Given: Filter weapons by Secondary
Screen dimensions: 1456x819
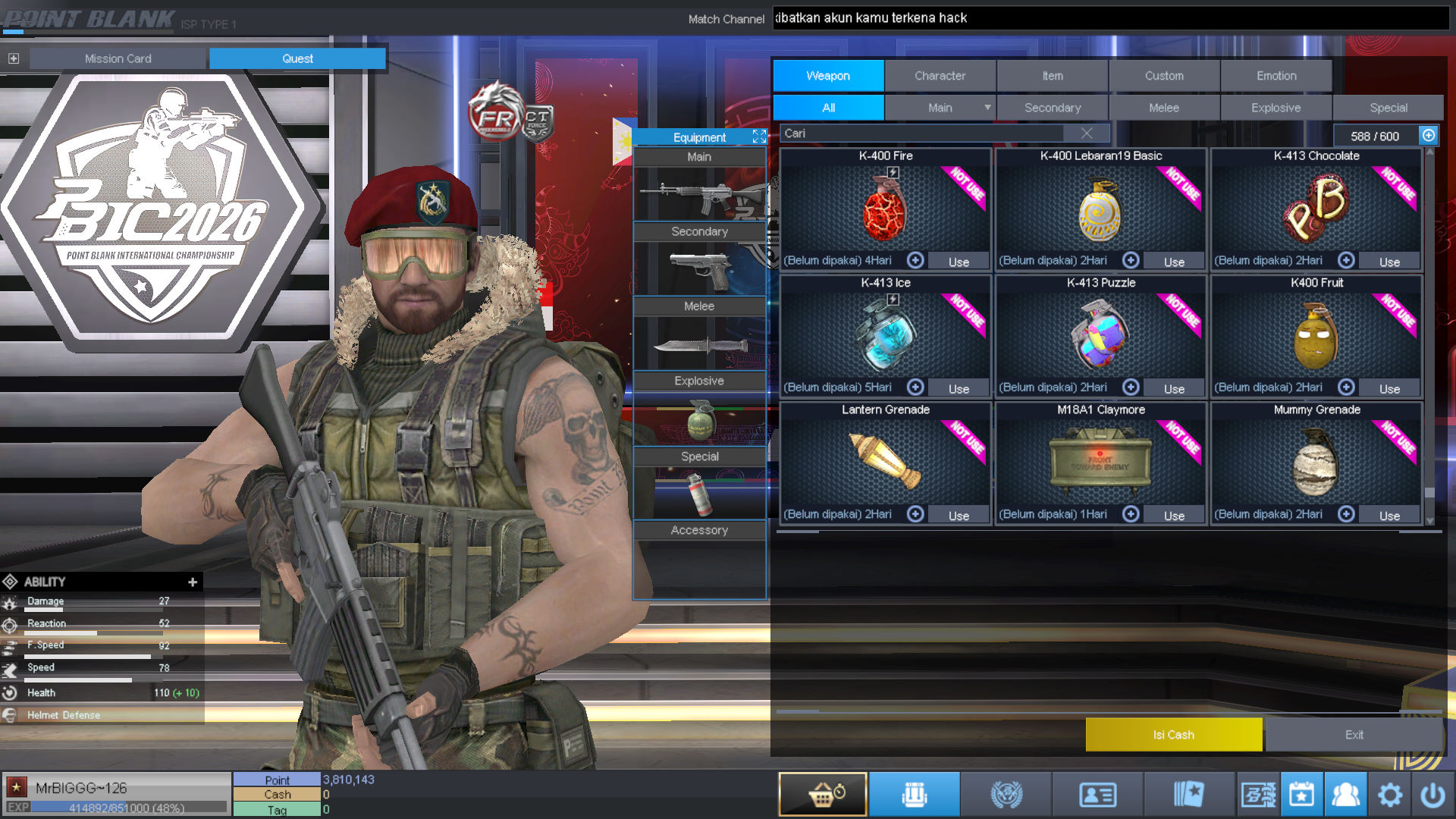Looking at the screenshot, I should pyautogui.click(x=1052, y=108).
